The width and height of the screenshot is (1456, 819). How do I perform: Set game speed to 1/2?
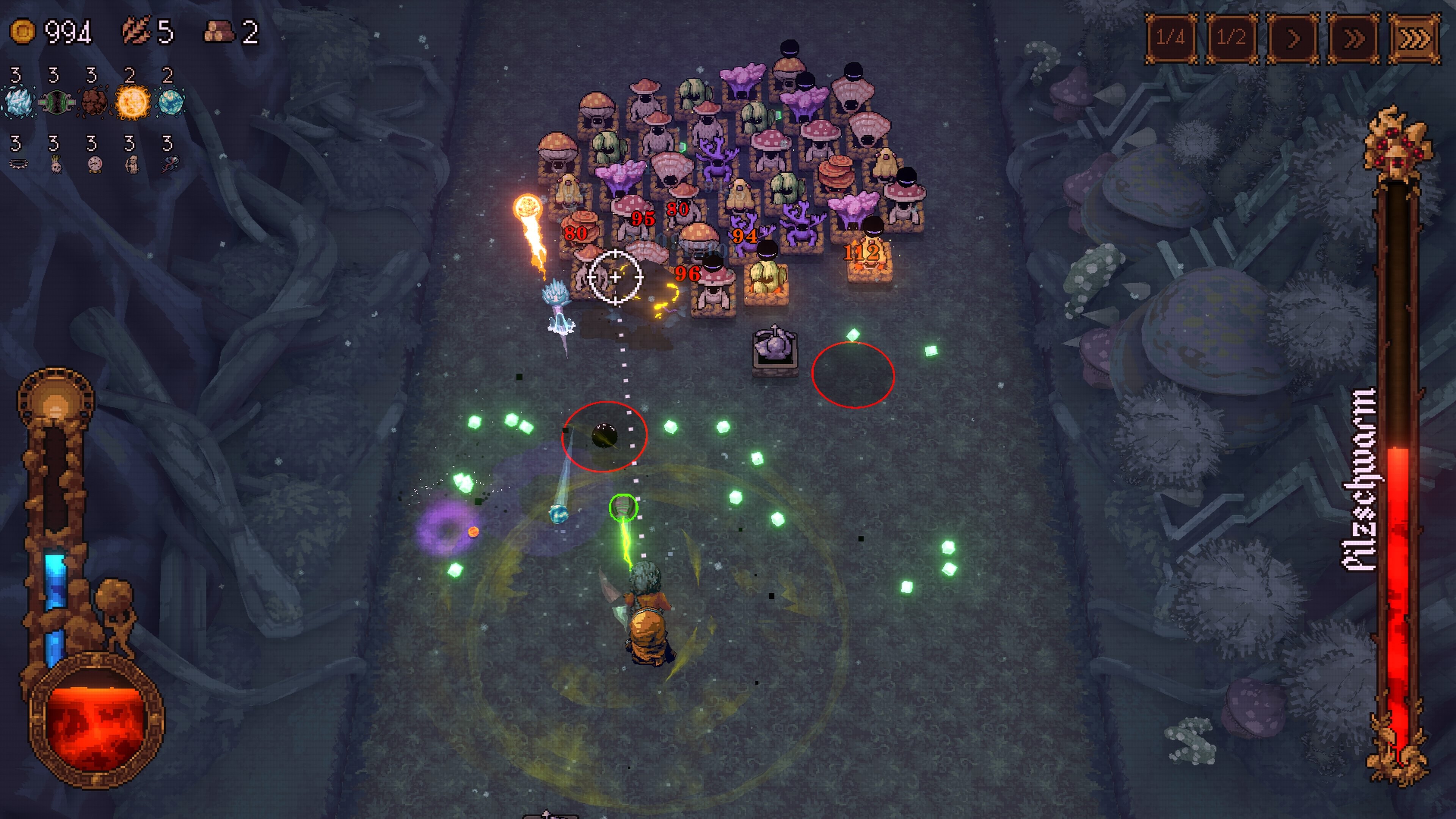coord(1232,38)
